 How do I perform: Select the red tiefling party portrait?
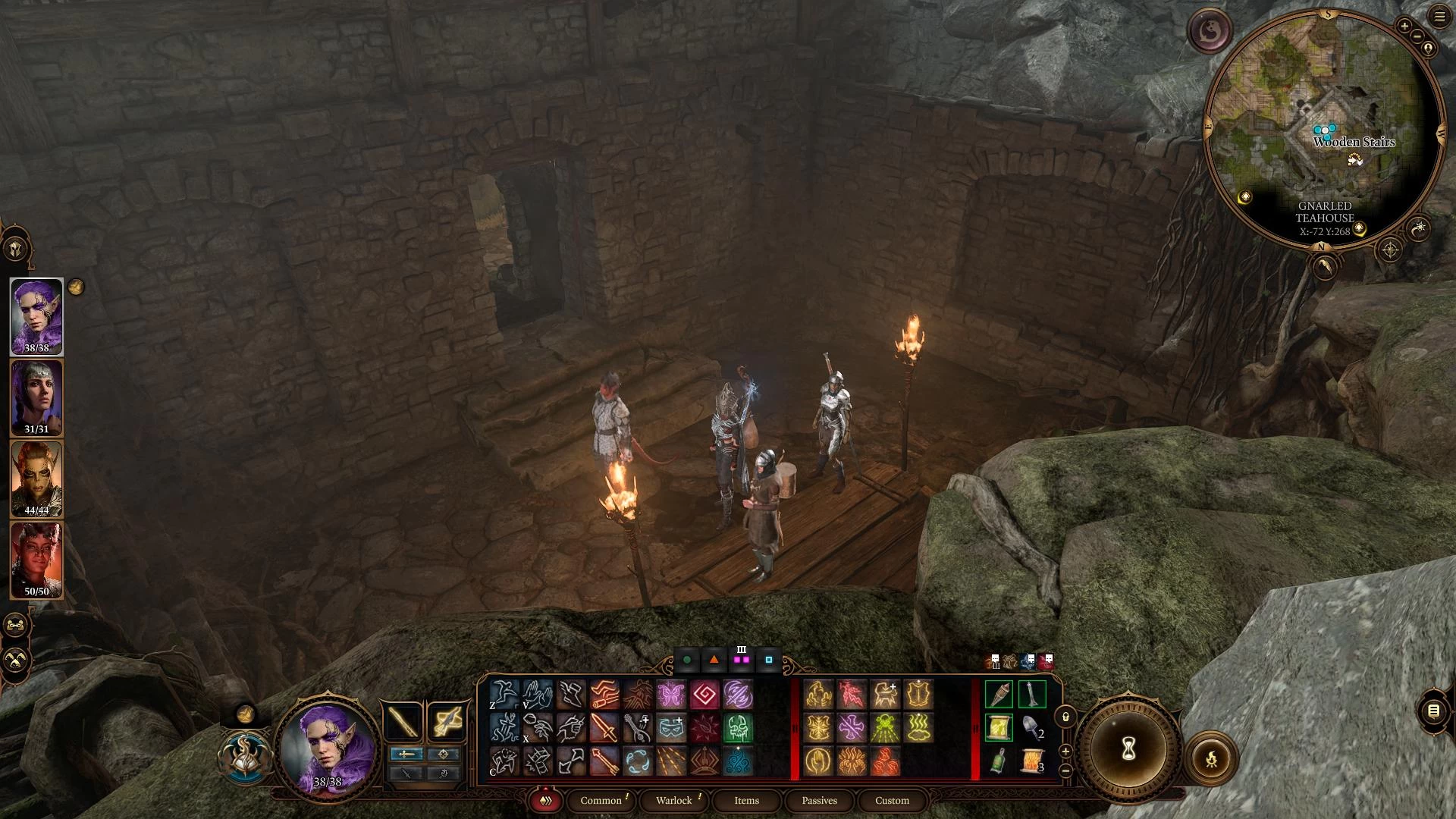point(36,560)
